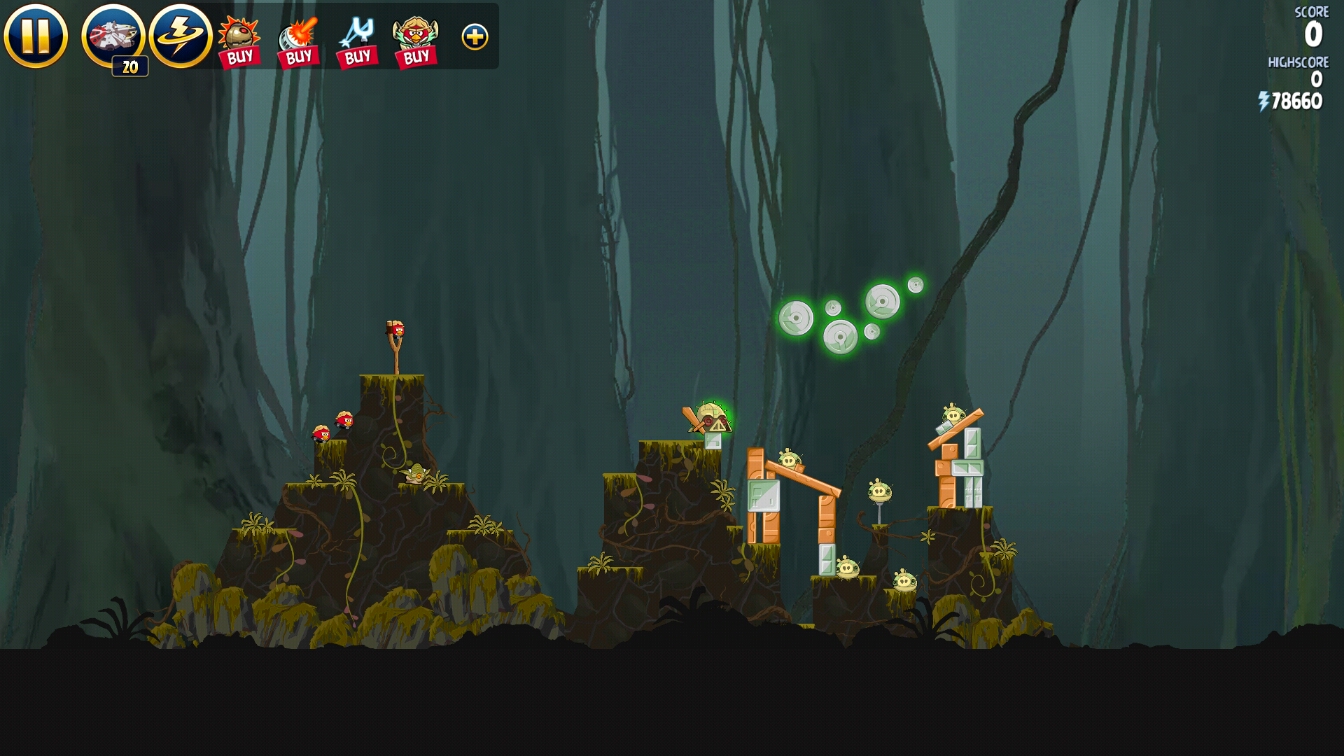The width and height of the screenshot is (1344, 756).
Task: Open the lightning bolt power-ups button
Action: [x=180, y=36]
